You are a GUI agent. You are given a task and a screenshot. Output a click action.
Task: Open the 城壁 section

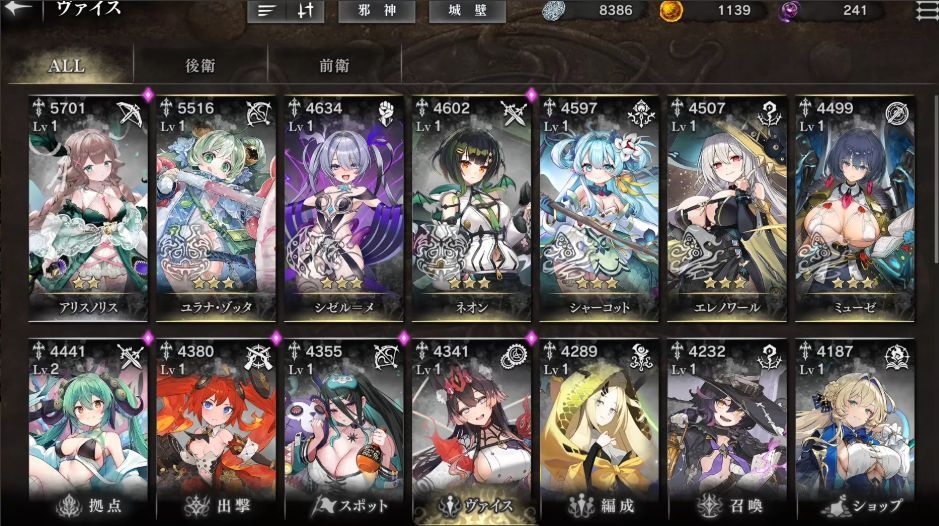[467, 12]
